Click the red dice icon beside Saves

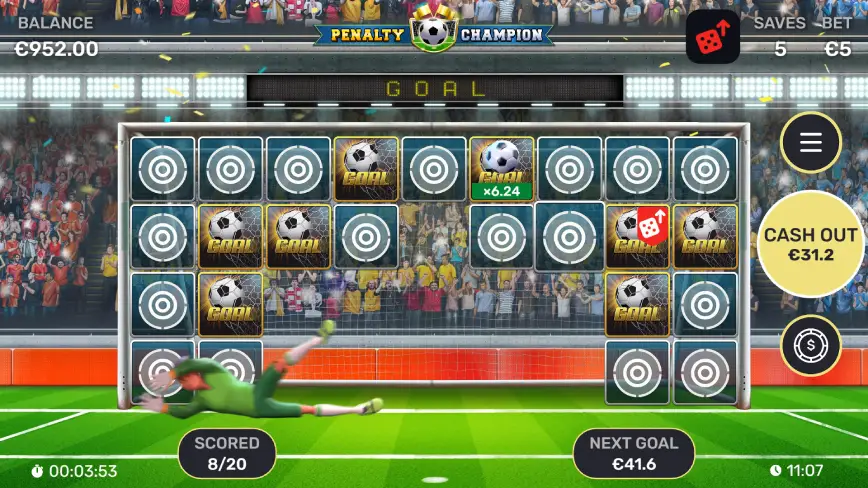[713, 40]
